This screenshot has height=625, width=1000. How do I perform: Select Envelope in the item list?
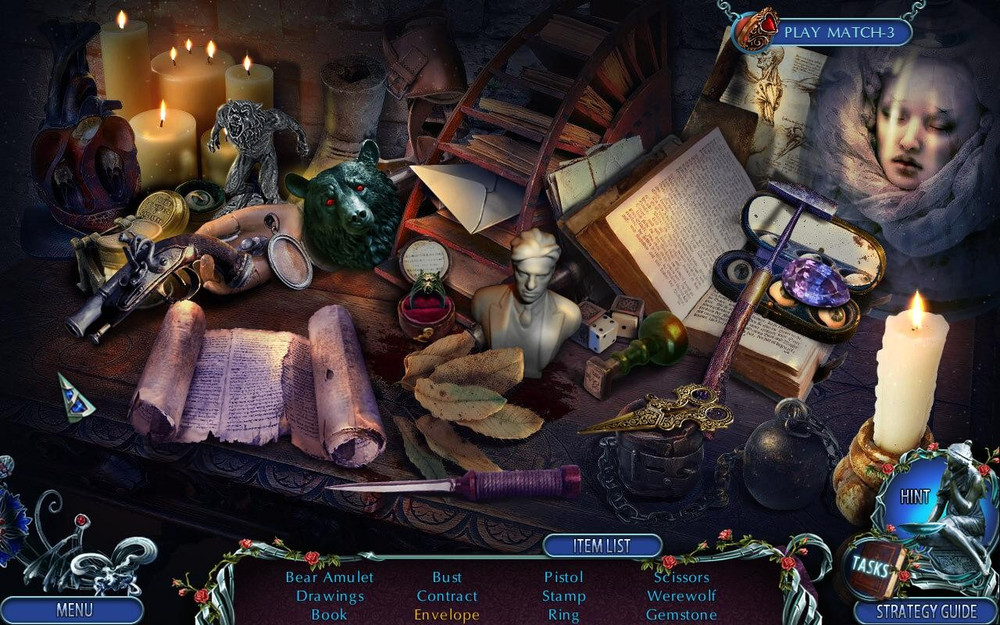tap(447, 615)
